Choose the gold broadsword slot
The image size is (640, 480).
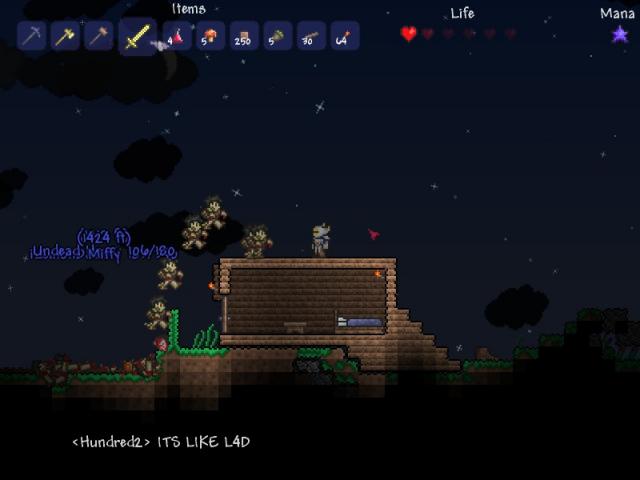[137, 38]
